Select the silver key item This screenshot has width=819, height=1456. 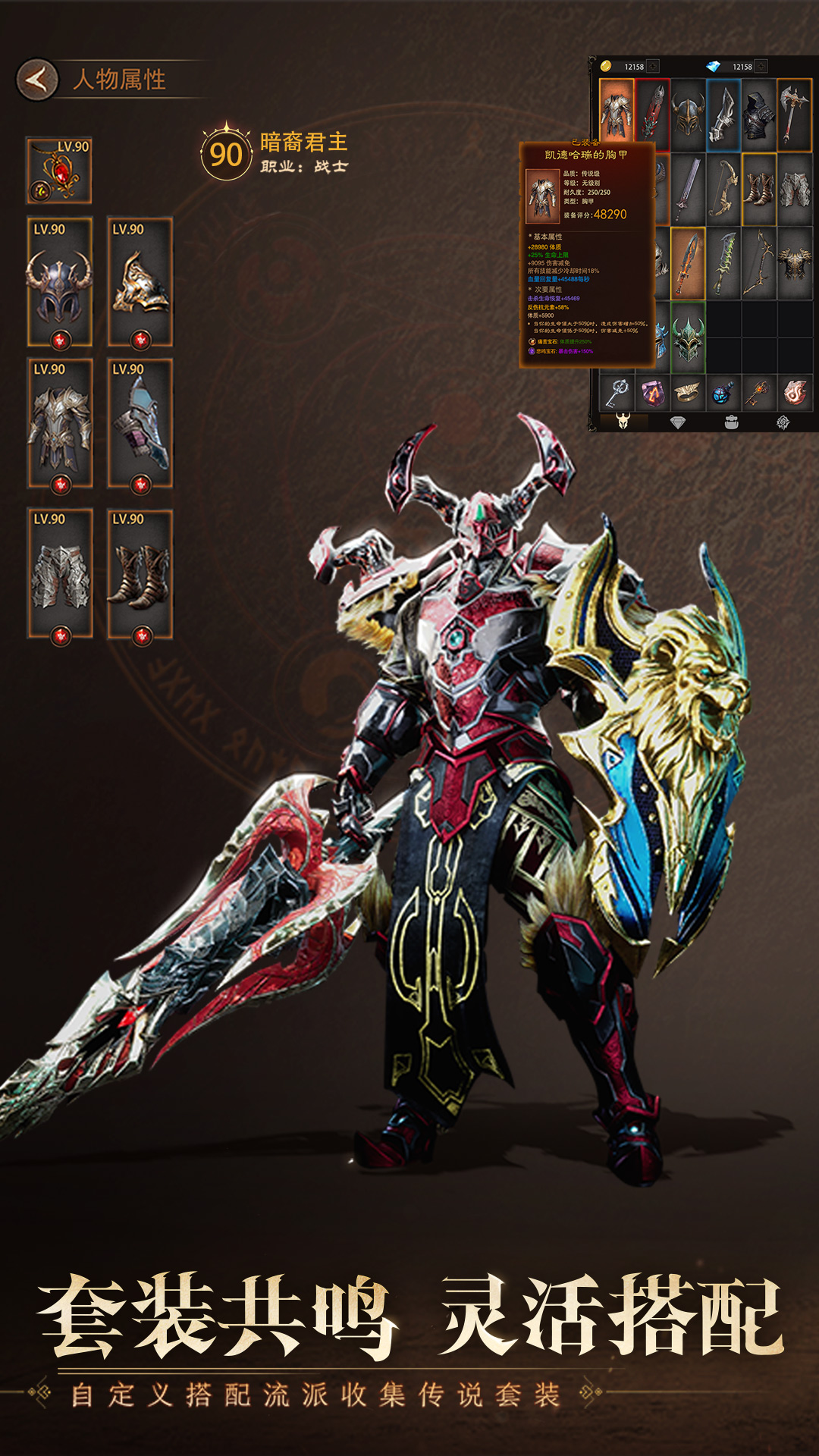pos(617,394)
